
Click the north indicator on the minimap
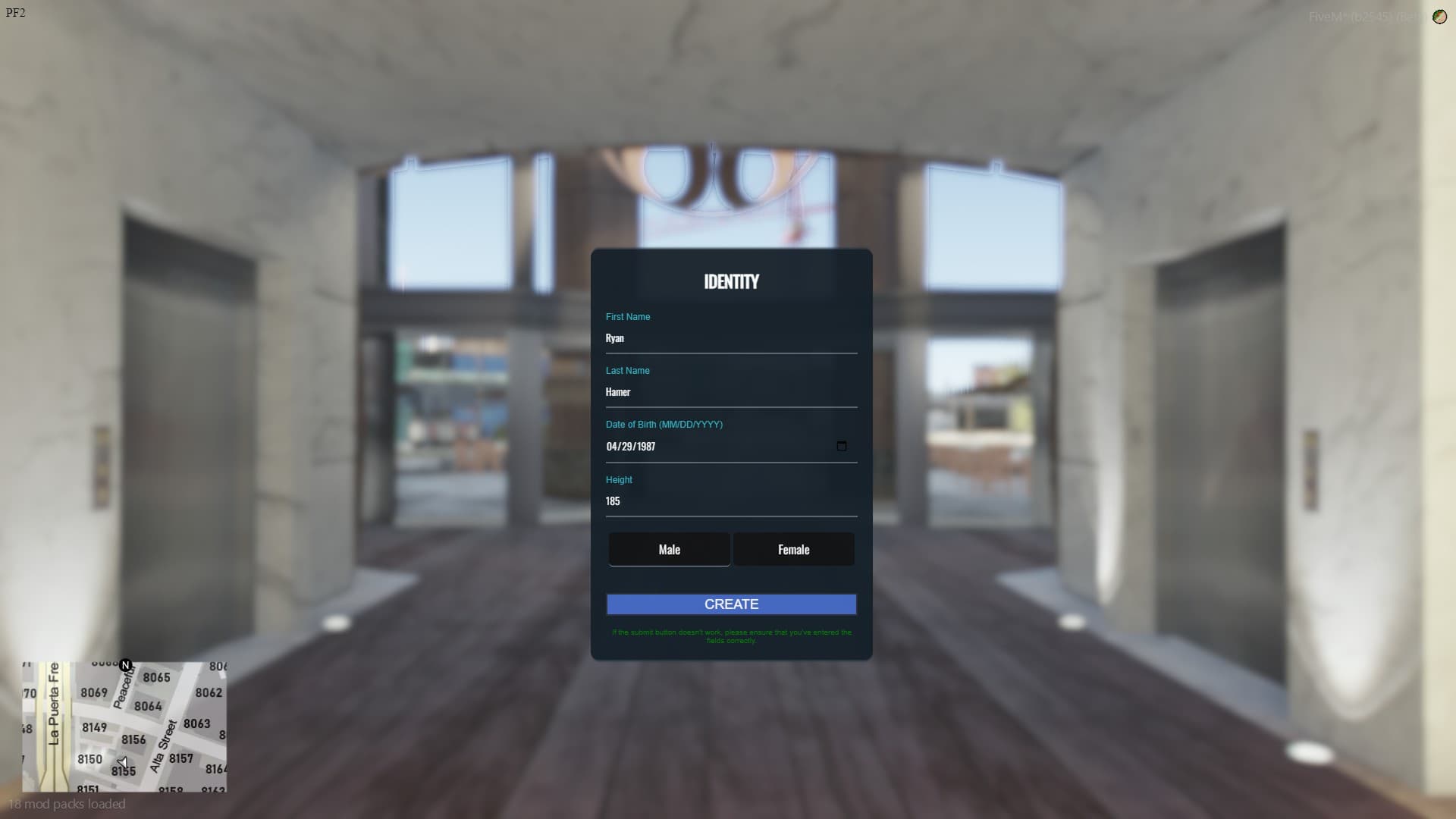tap(125, 665)
